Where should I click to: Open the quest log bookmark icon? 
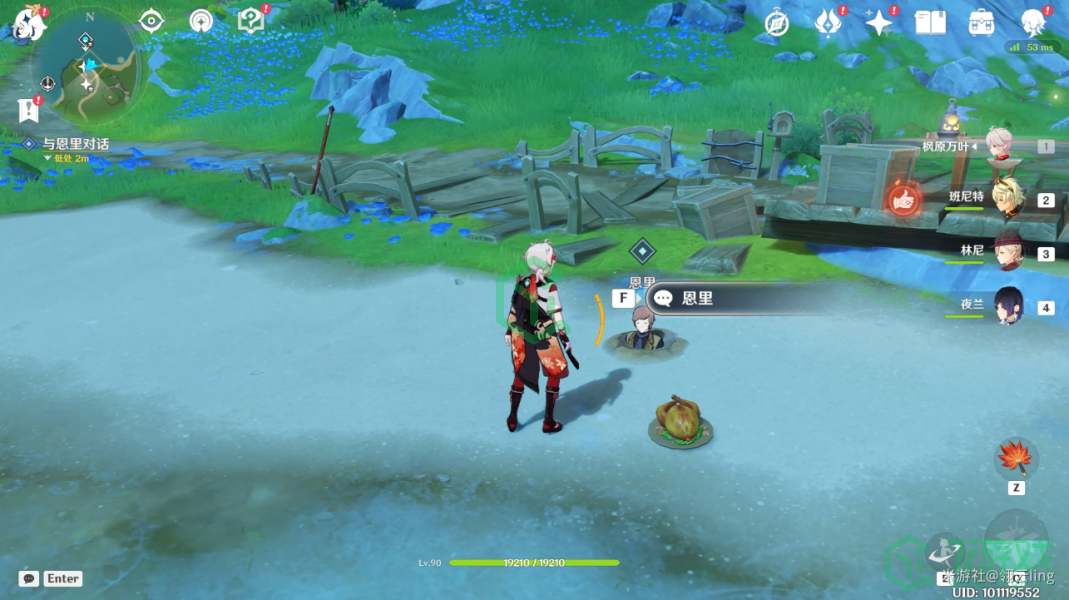pos(27,108)
